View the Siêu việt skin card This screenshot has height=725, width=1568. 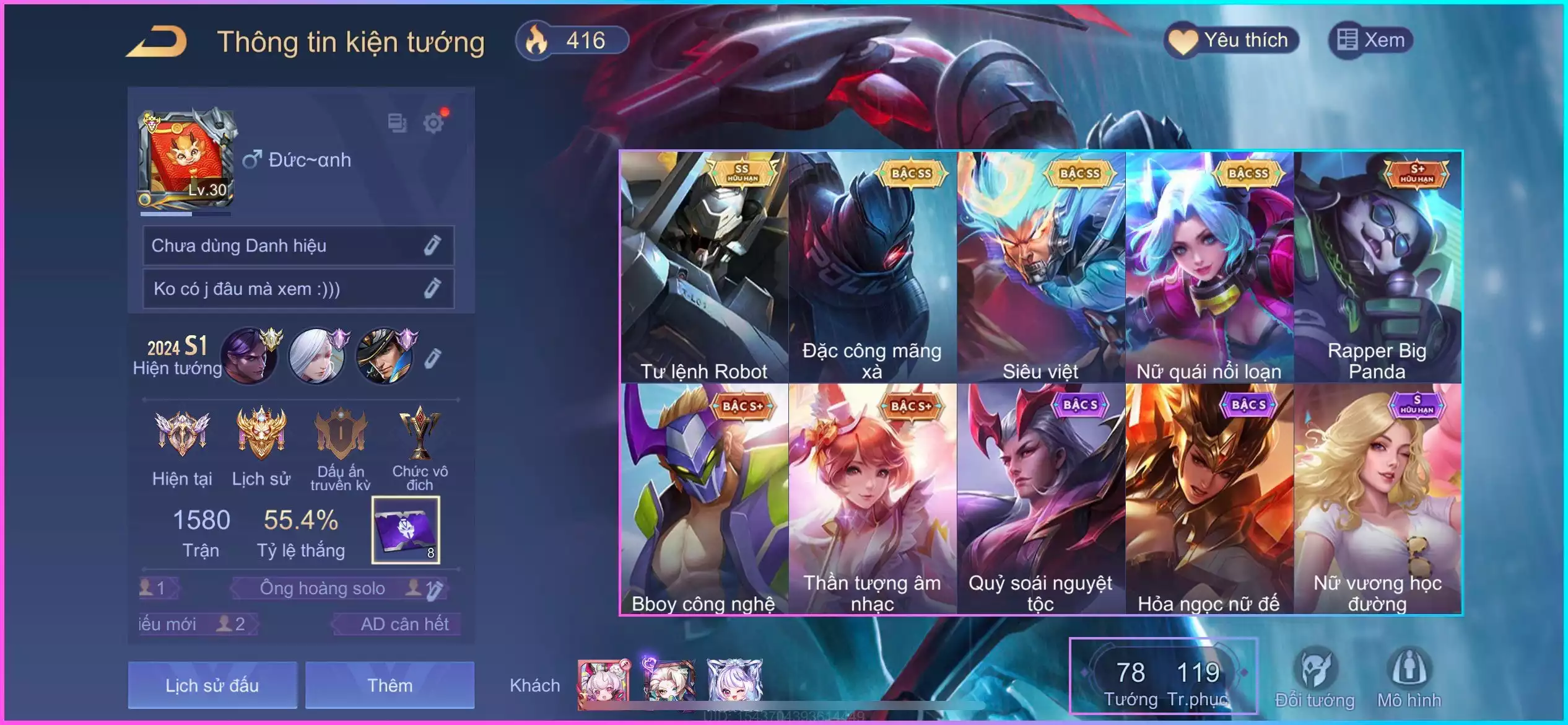tap(1041, 266)
